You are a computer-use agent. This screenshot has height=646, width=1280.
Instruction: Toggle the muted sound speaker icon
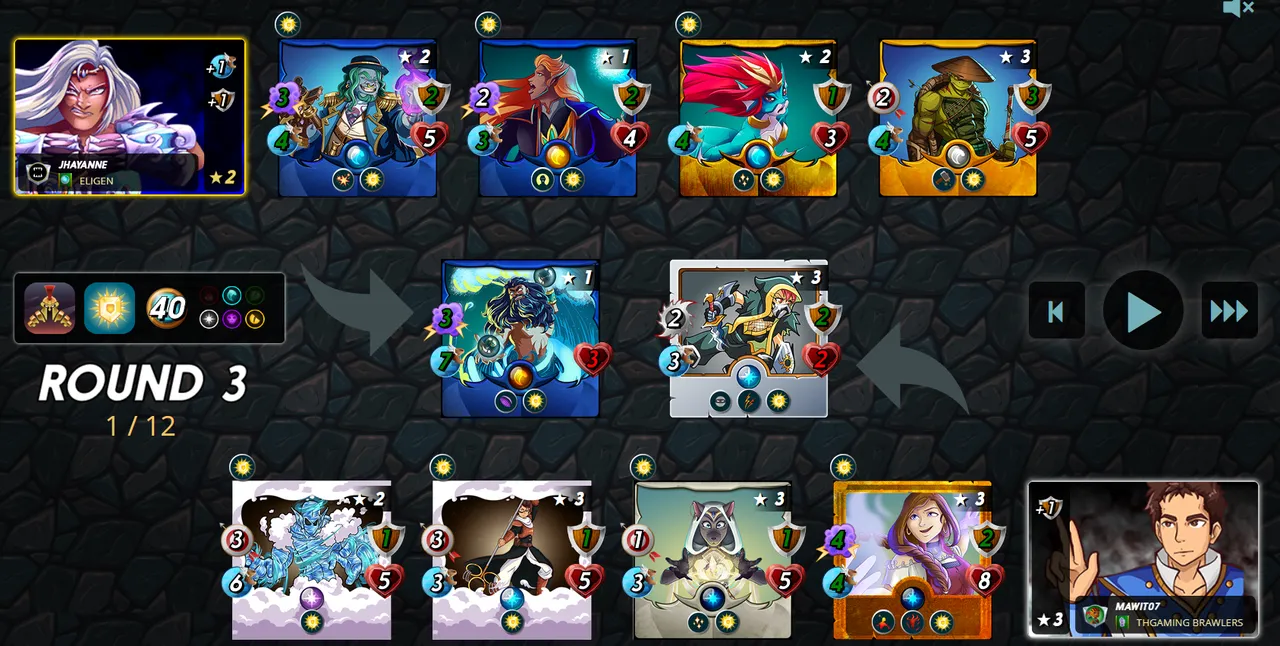1238,9
